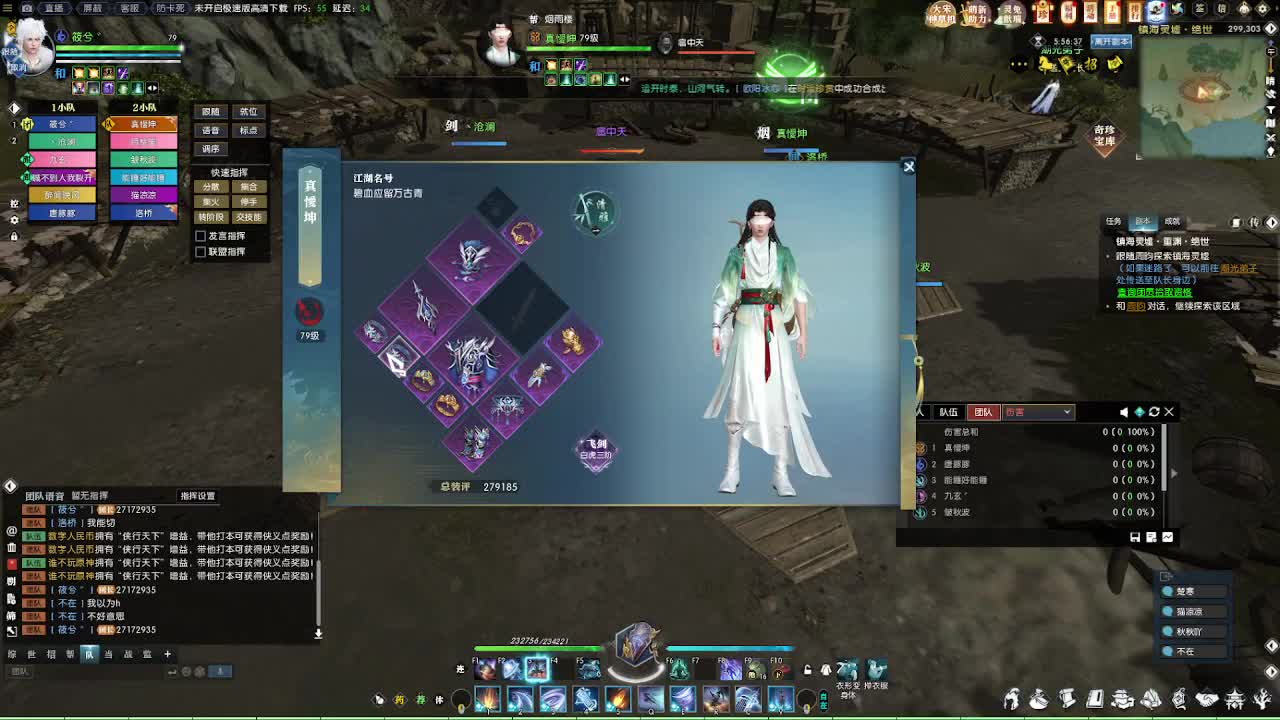
Task: Click the 跟随 button in command panel
Action: click(x=211, y=111)
